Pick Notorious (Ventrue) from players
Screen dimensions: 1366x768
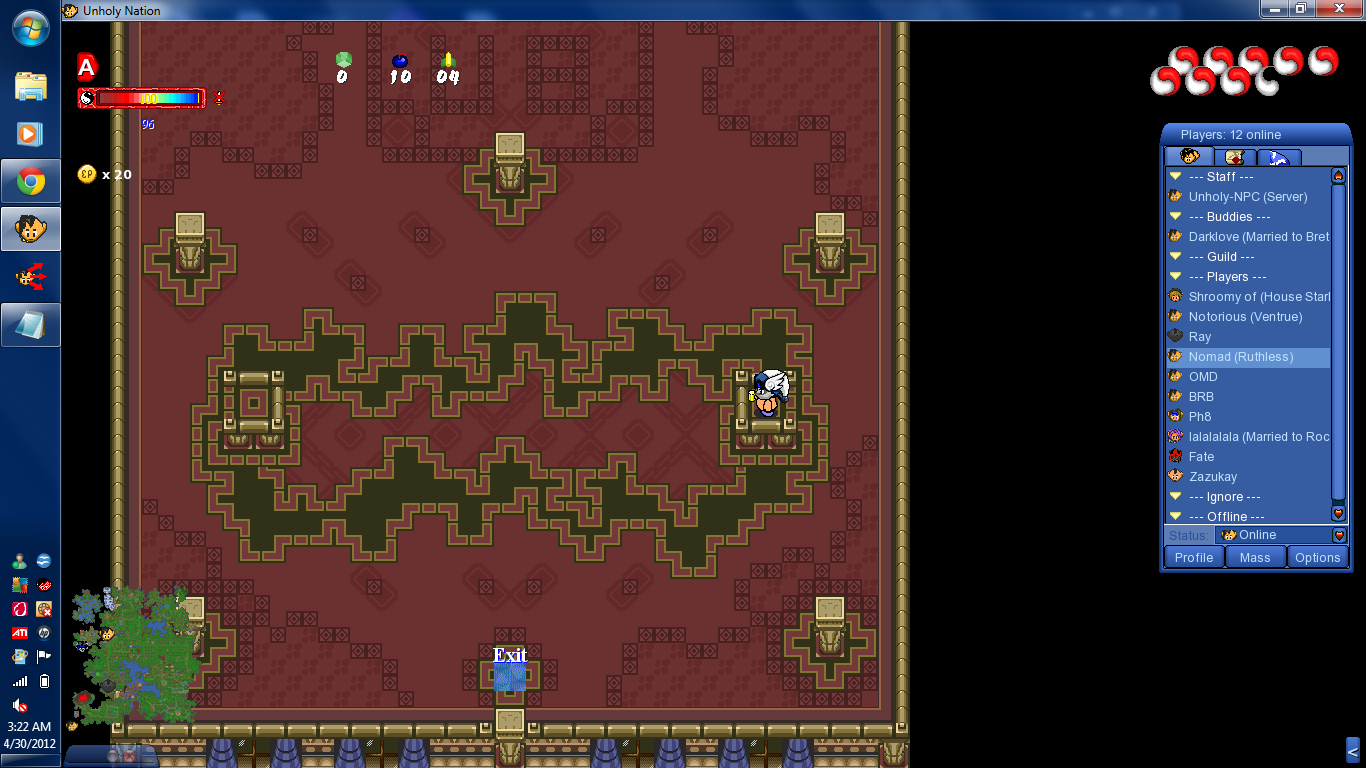(1245, 317)
